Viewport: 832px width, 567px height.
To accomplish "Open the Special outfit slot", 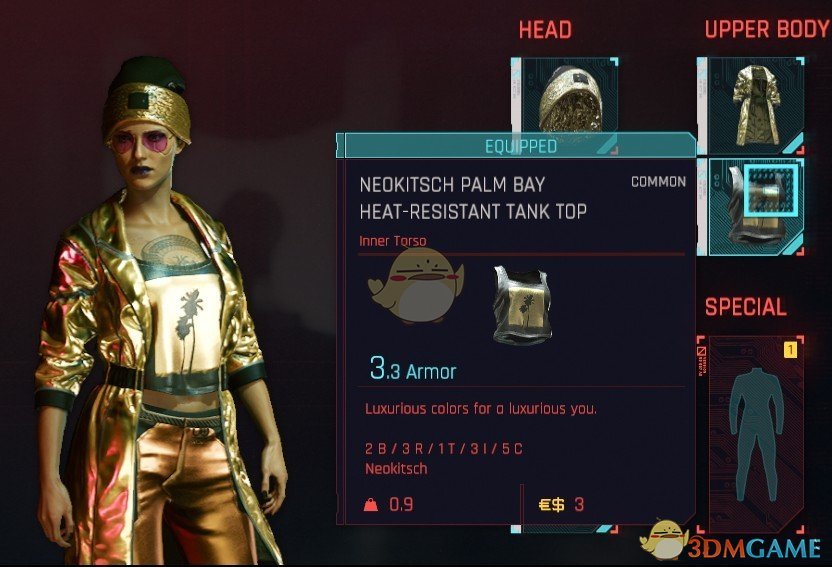I will [x=749, y=430].
